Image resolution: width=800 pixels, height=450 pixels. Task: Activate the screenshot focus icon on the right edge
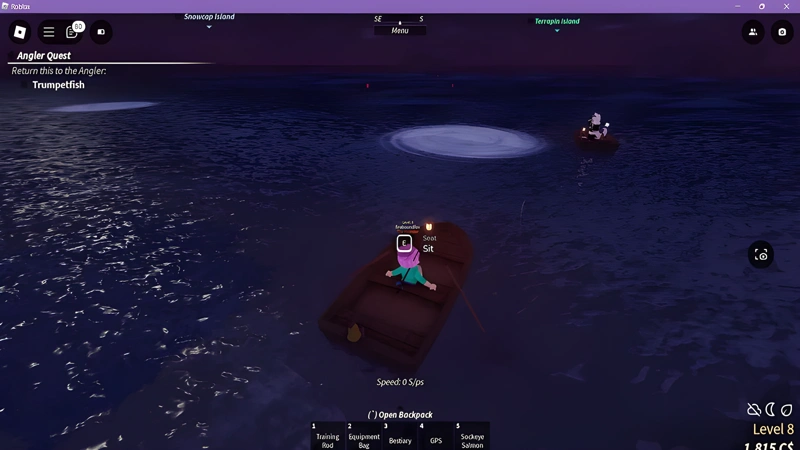click(761, 255)
